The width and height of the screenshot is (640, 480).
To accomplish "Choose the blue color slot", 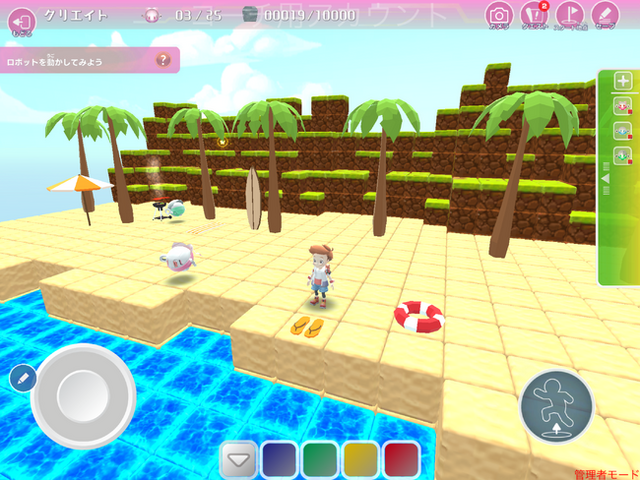I will pos(279,459).
